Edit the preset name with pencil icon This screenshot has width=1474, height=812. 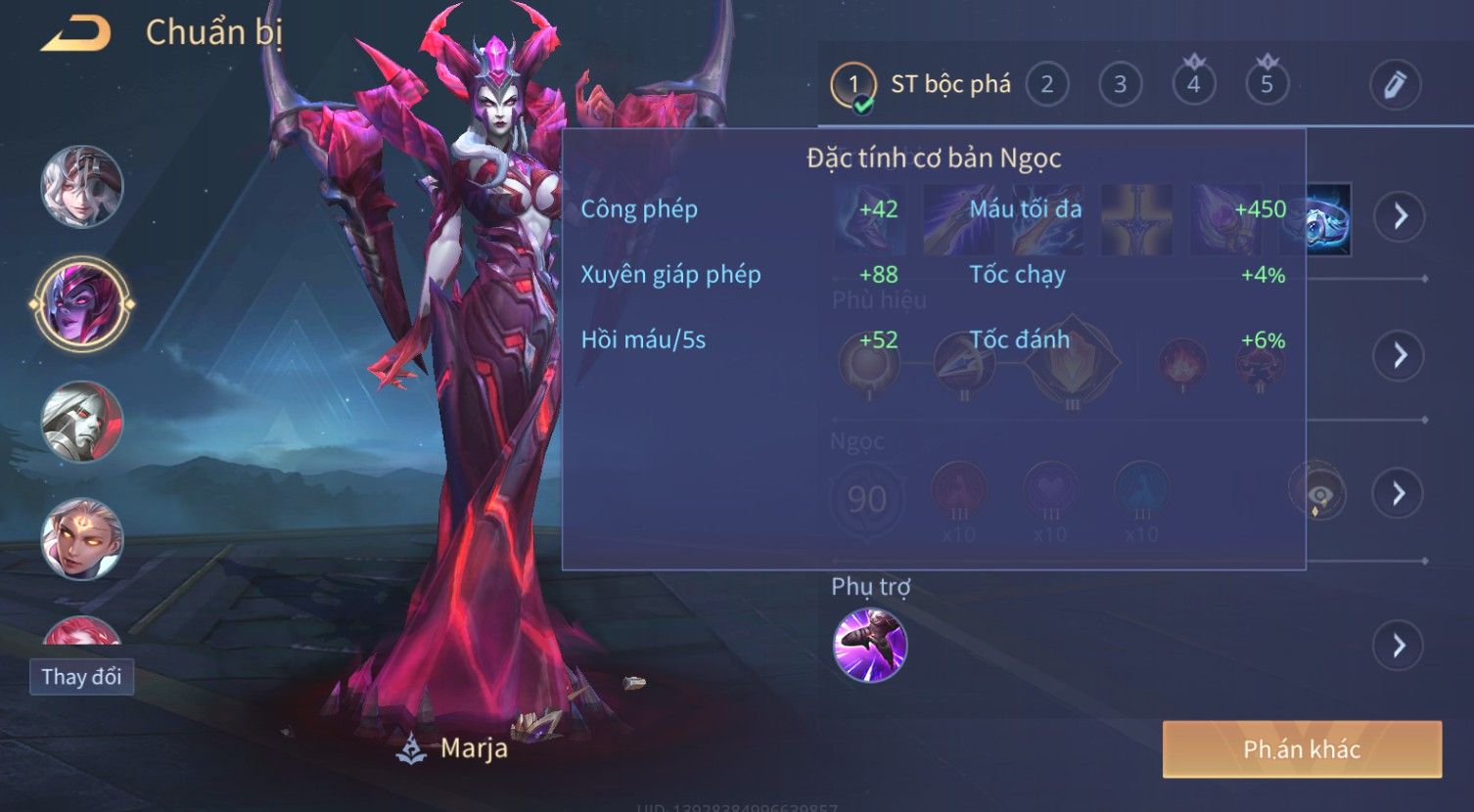[x=1395, y=85]
